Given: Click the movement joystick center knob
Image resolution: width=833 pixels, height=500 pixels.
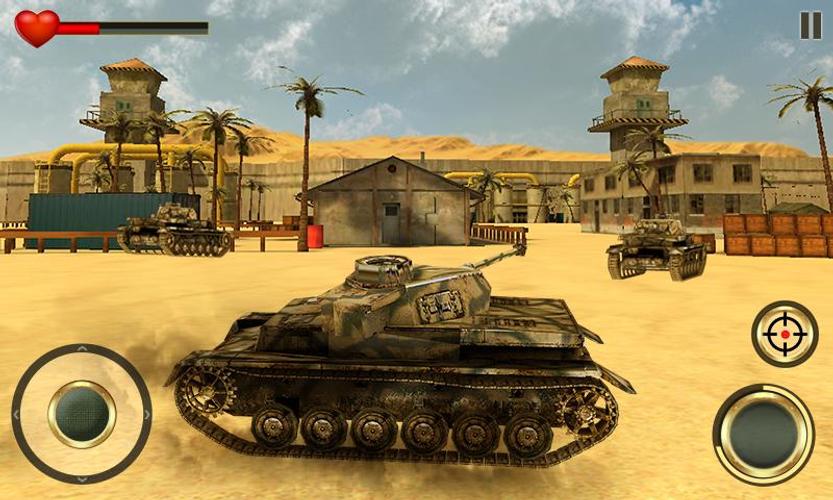Looking at the screenshot, I should [x=82, y=413].
